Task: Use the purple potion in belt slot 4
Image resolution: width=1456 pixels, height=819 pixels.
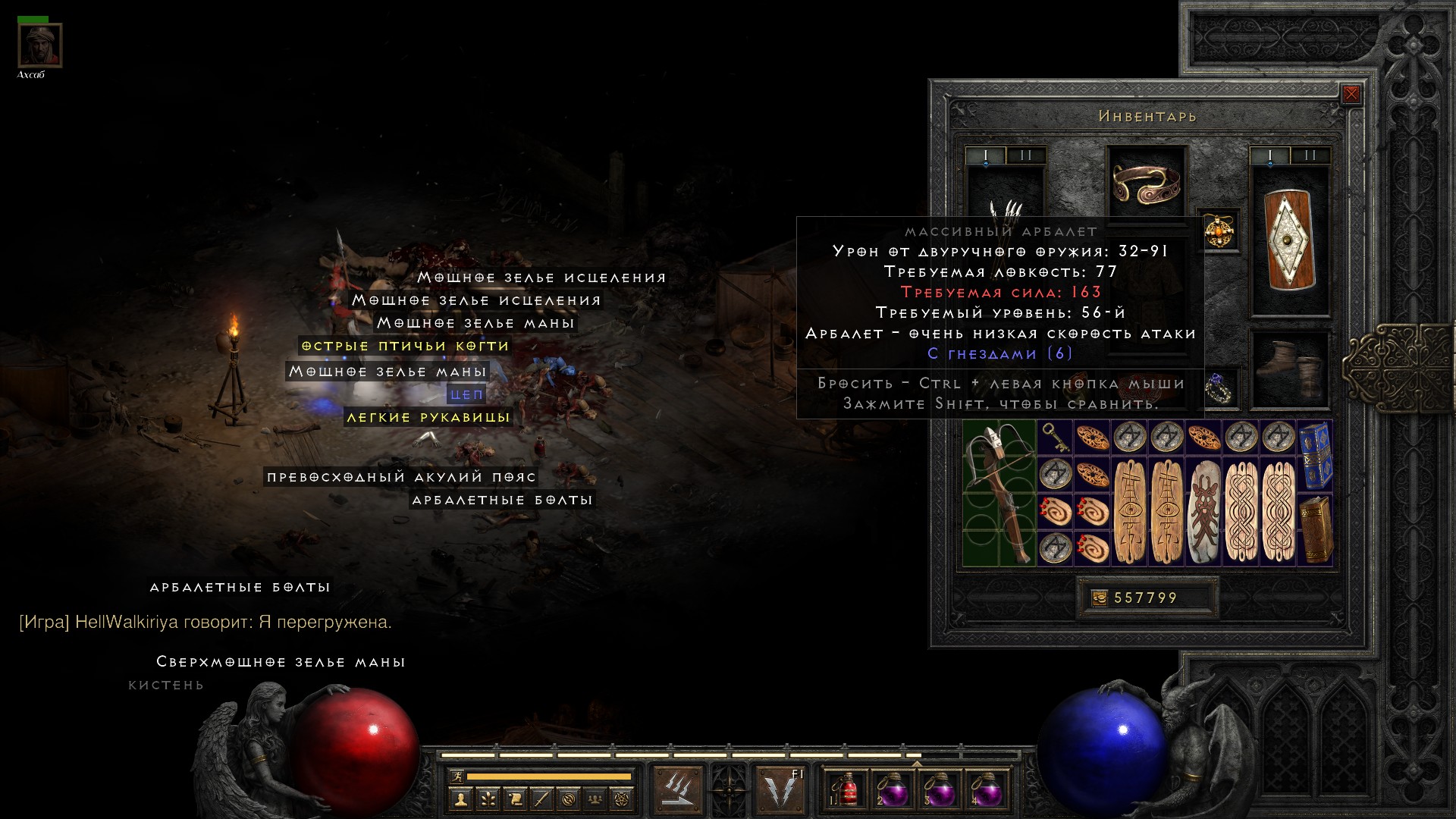Action: tap(987, 789)
